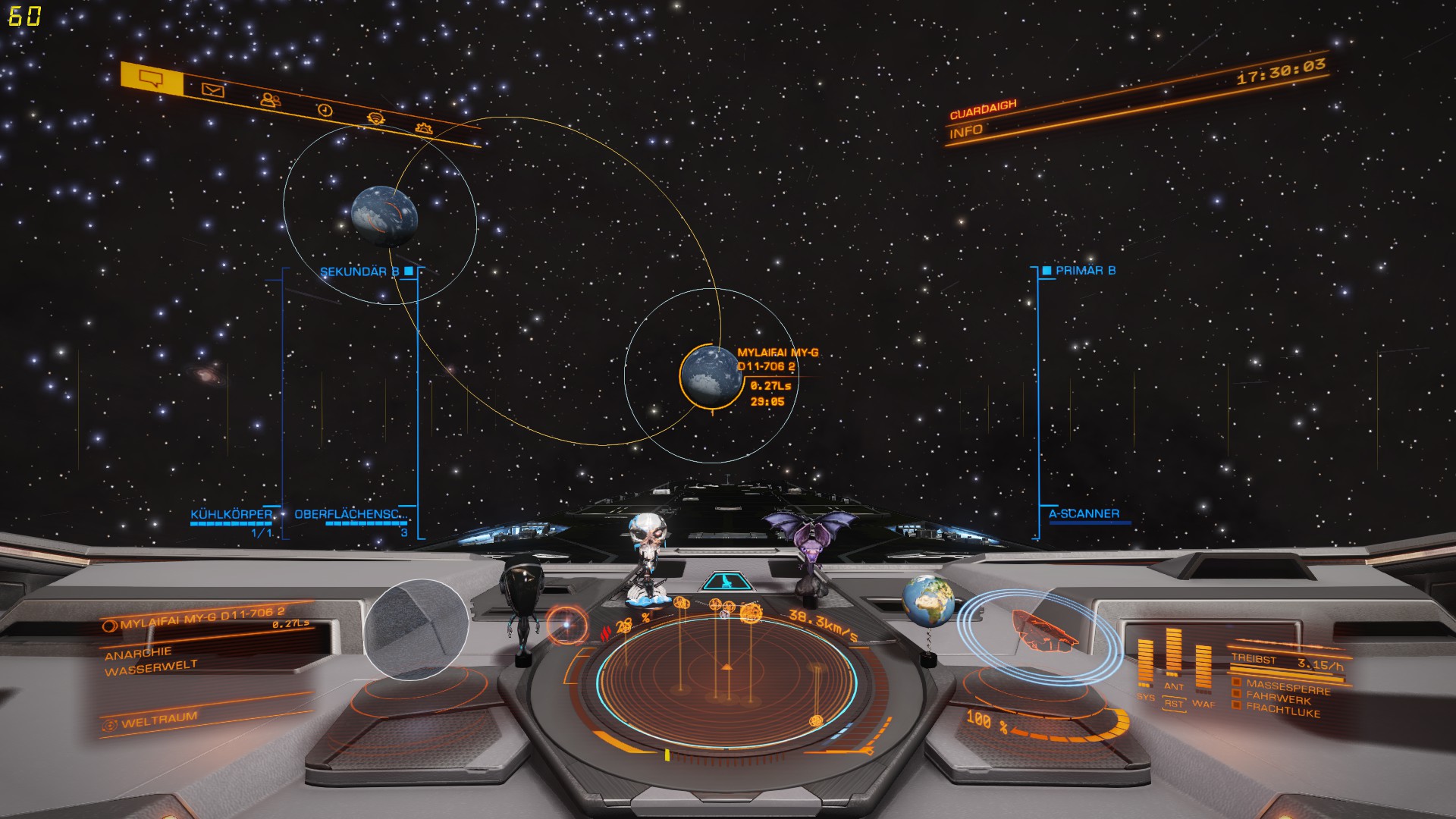
Task: Select the Kühlkörper module entry
Action: (x=231, y=514)
